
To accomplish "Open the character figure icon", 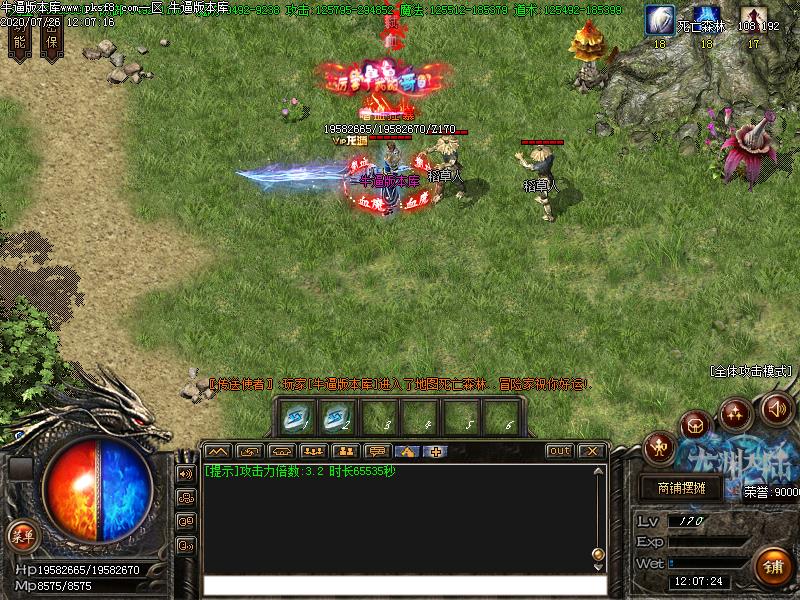I will [x=659, y=447].
